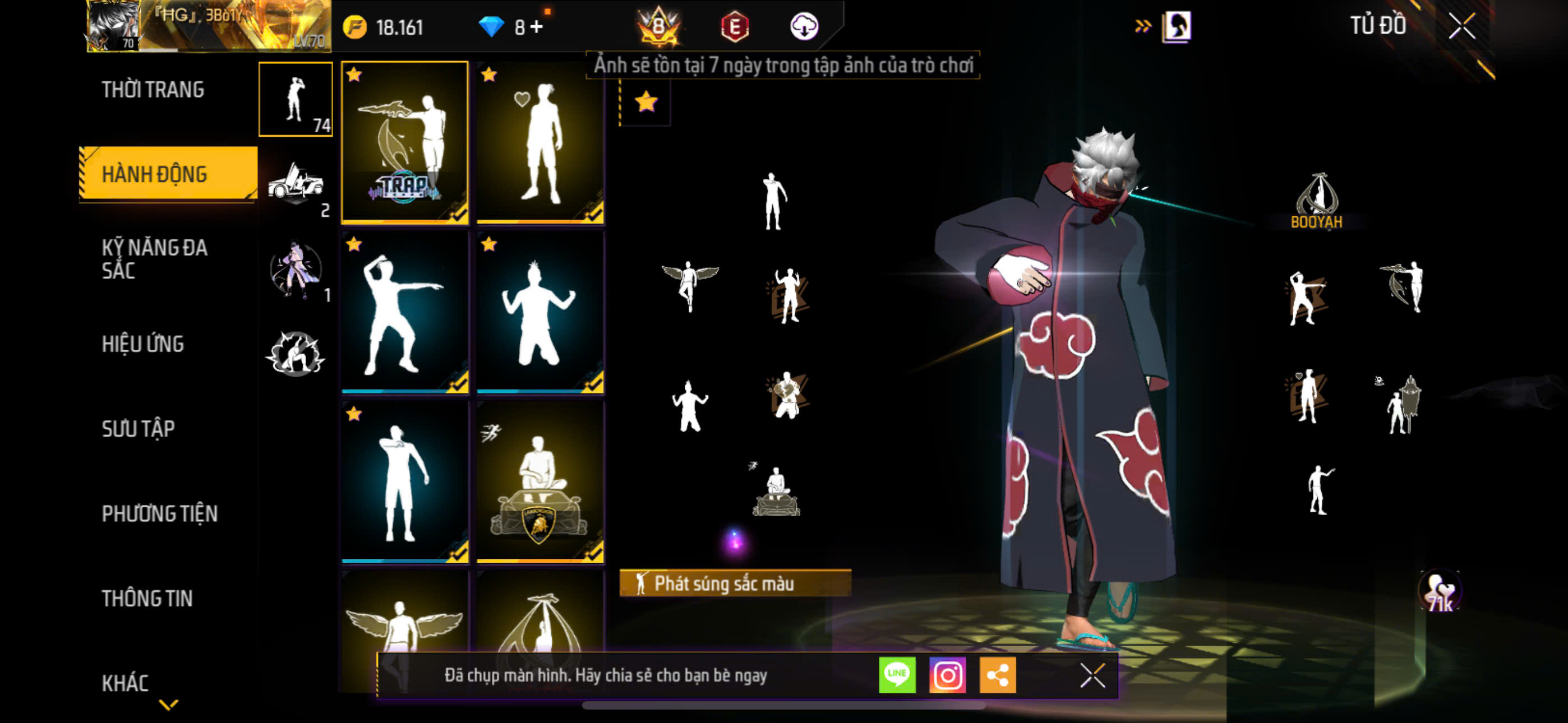Open the emote subcategory showing 74
This screenshot has height=723, width=1568.
coord(296,99)
